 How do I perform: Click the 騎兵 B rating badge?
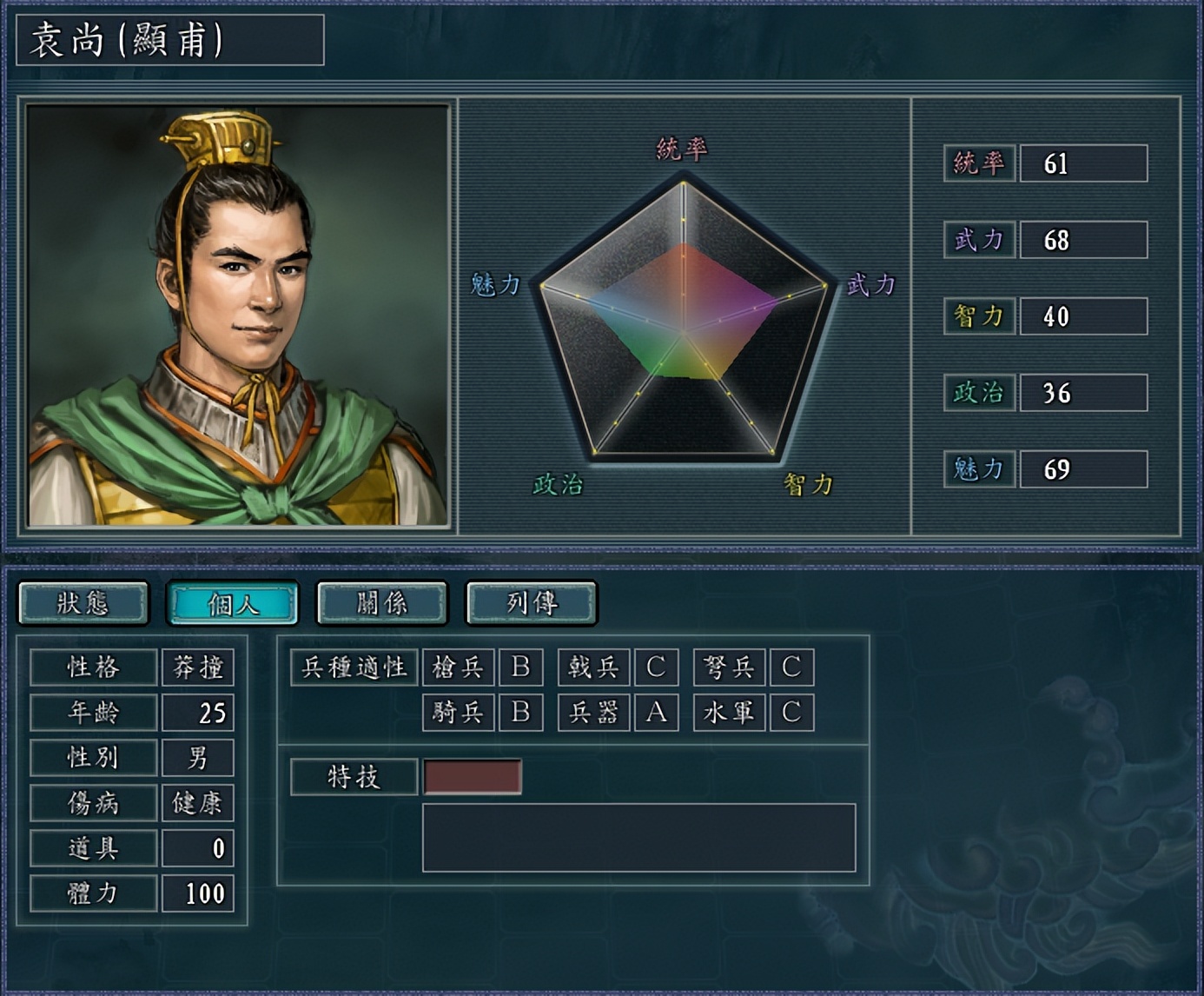click(x=521, y=713)
